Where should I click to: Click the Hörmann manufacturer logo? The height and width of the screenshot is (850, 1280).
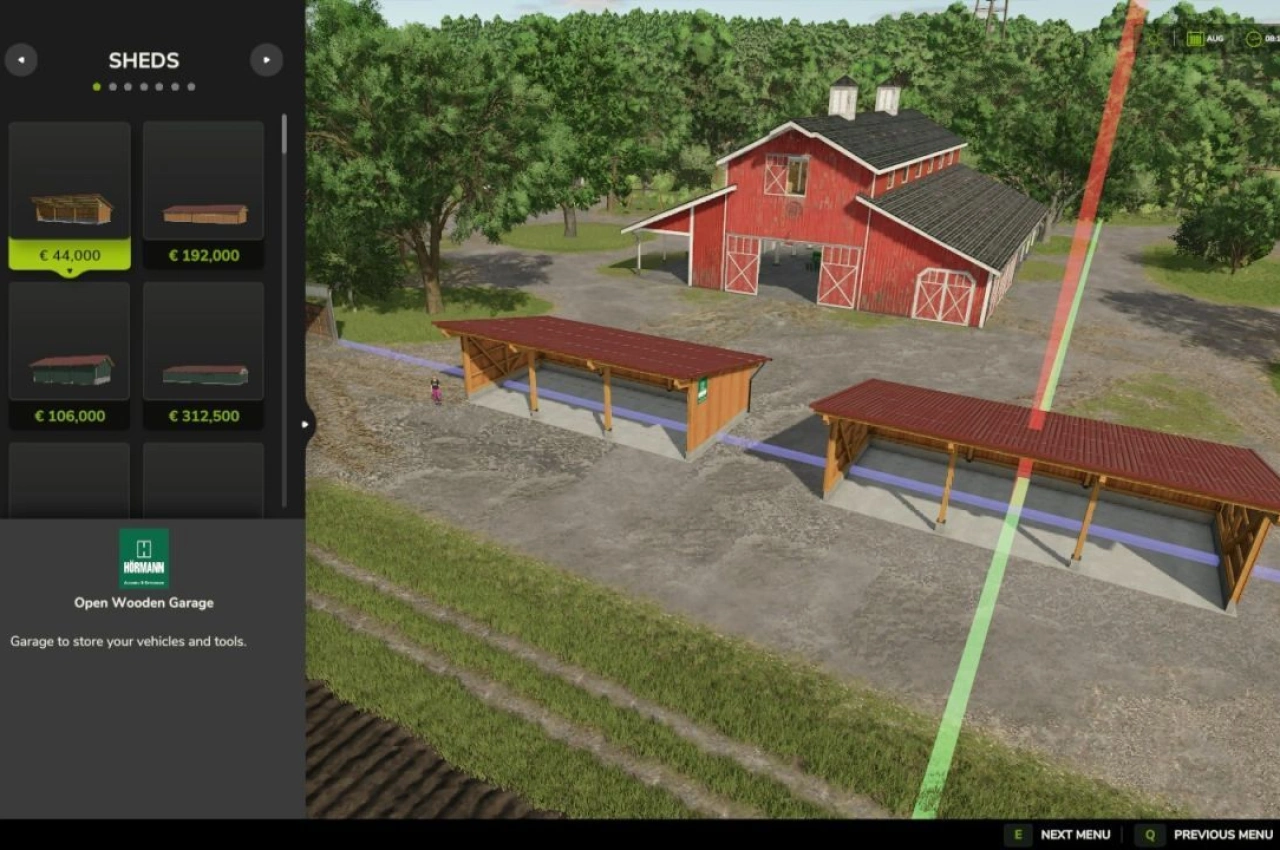coord(143,557)
